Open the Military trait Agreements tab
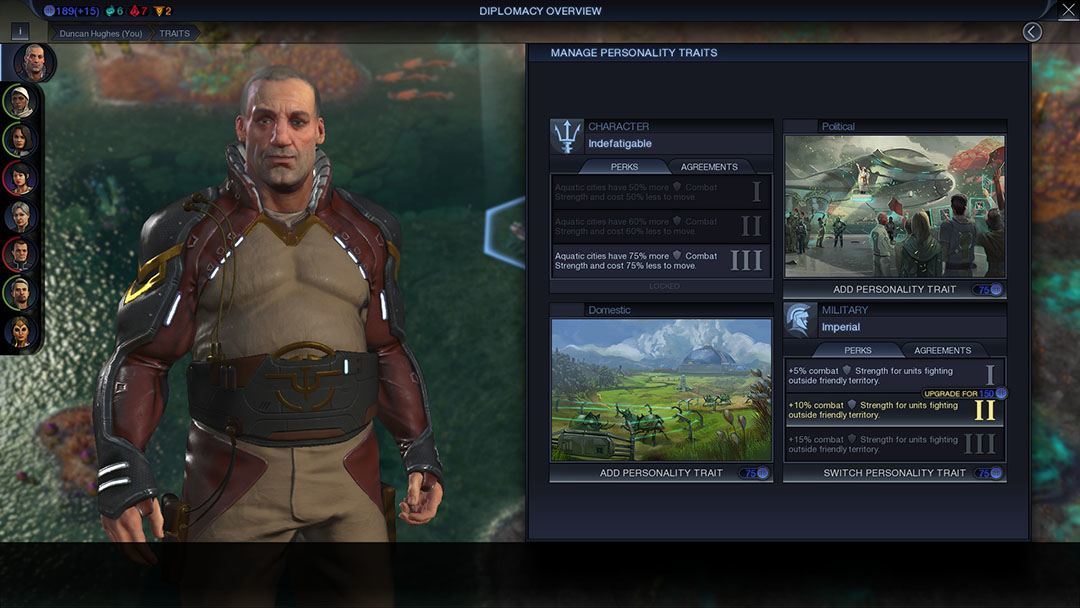Image resolution: width=1080 pixels, height=608 pixels. tap(942, 351)
